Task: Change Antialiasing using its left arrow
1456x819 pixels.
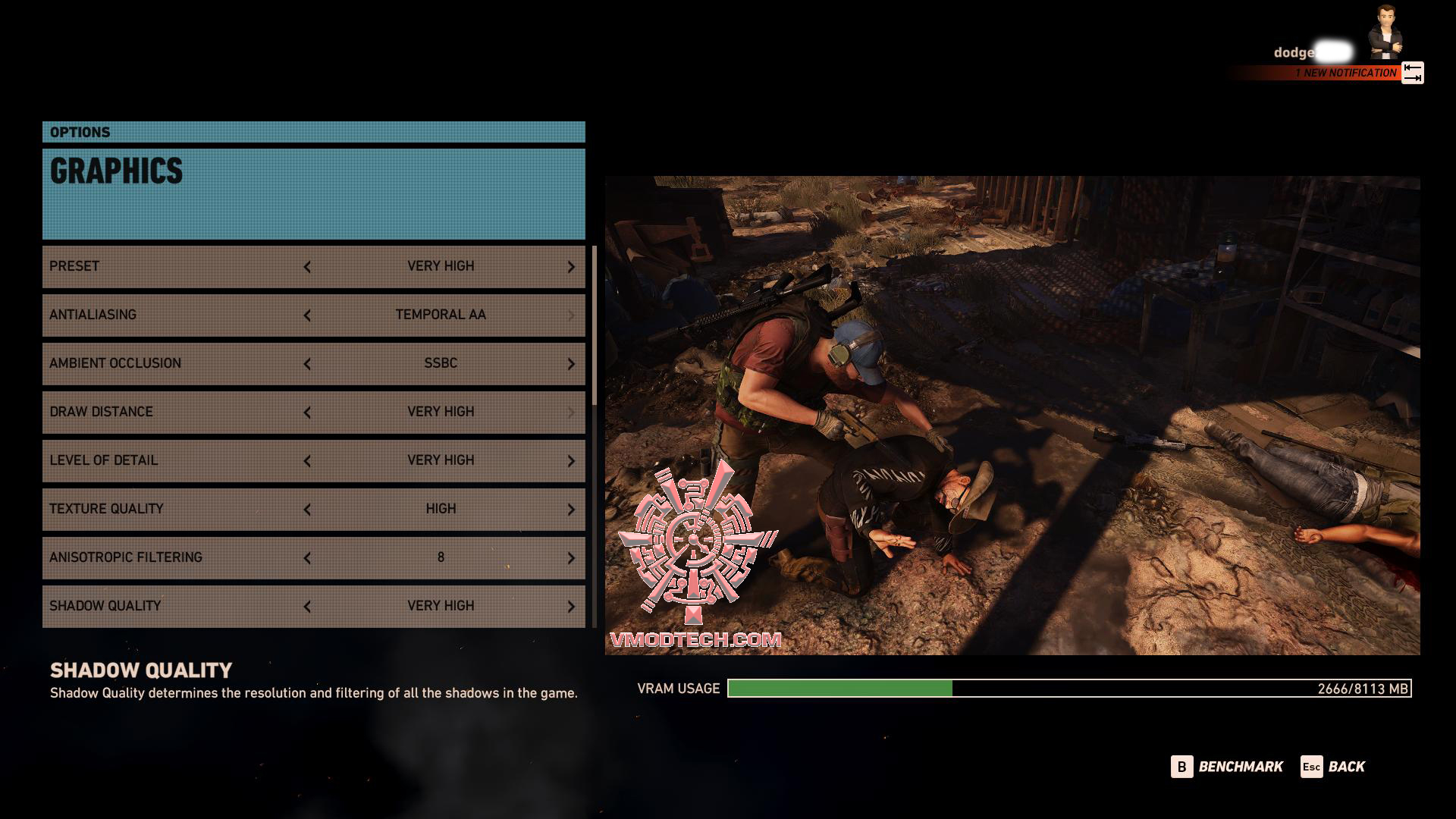Action: 307,315
